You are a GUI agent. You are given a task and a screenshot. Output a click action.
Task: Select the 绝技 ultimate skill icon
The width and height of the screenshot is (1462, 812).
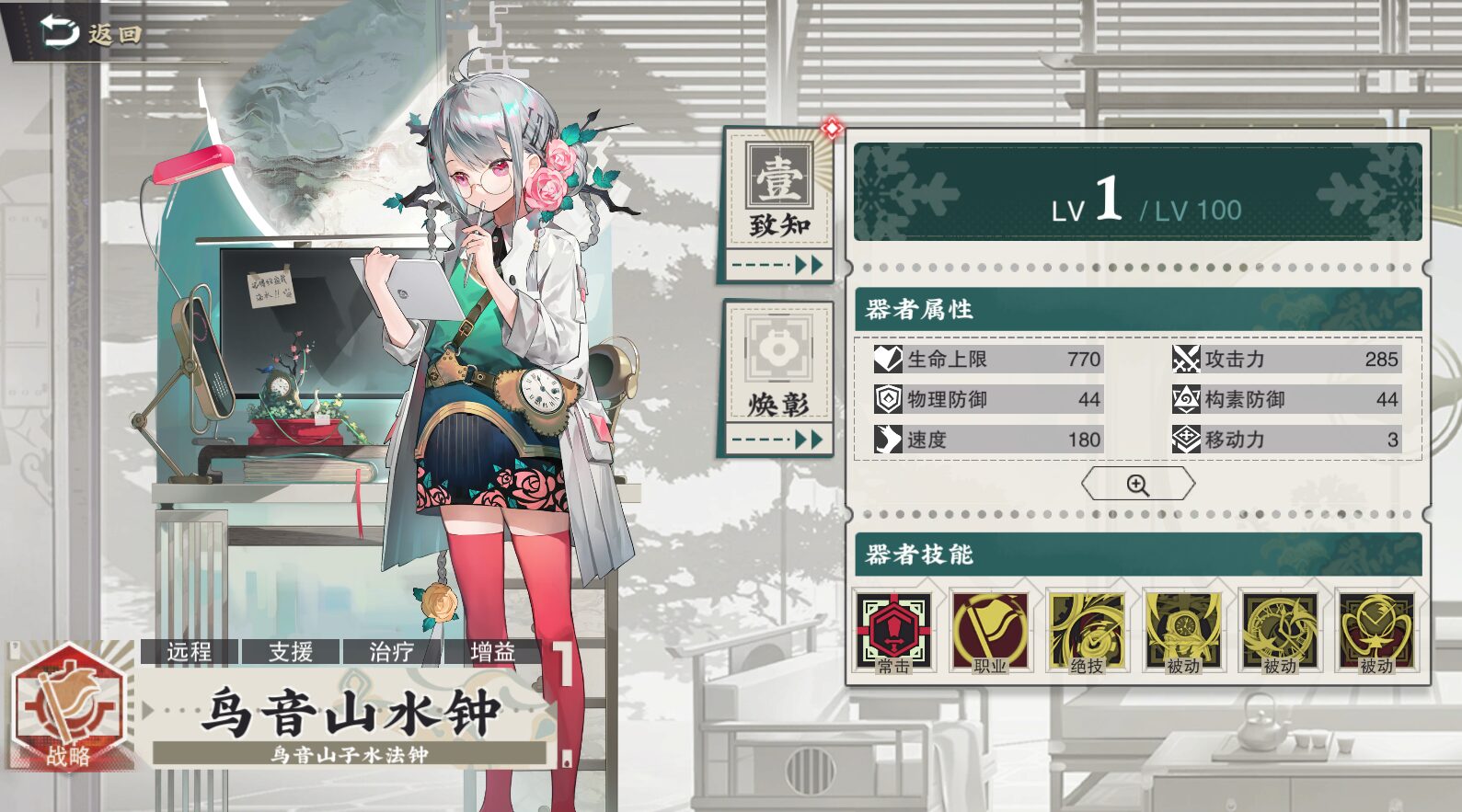1087,633
